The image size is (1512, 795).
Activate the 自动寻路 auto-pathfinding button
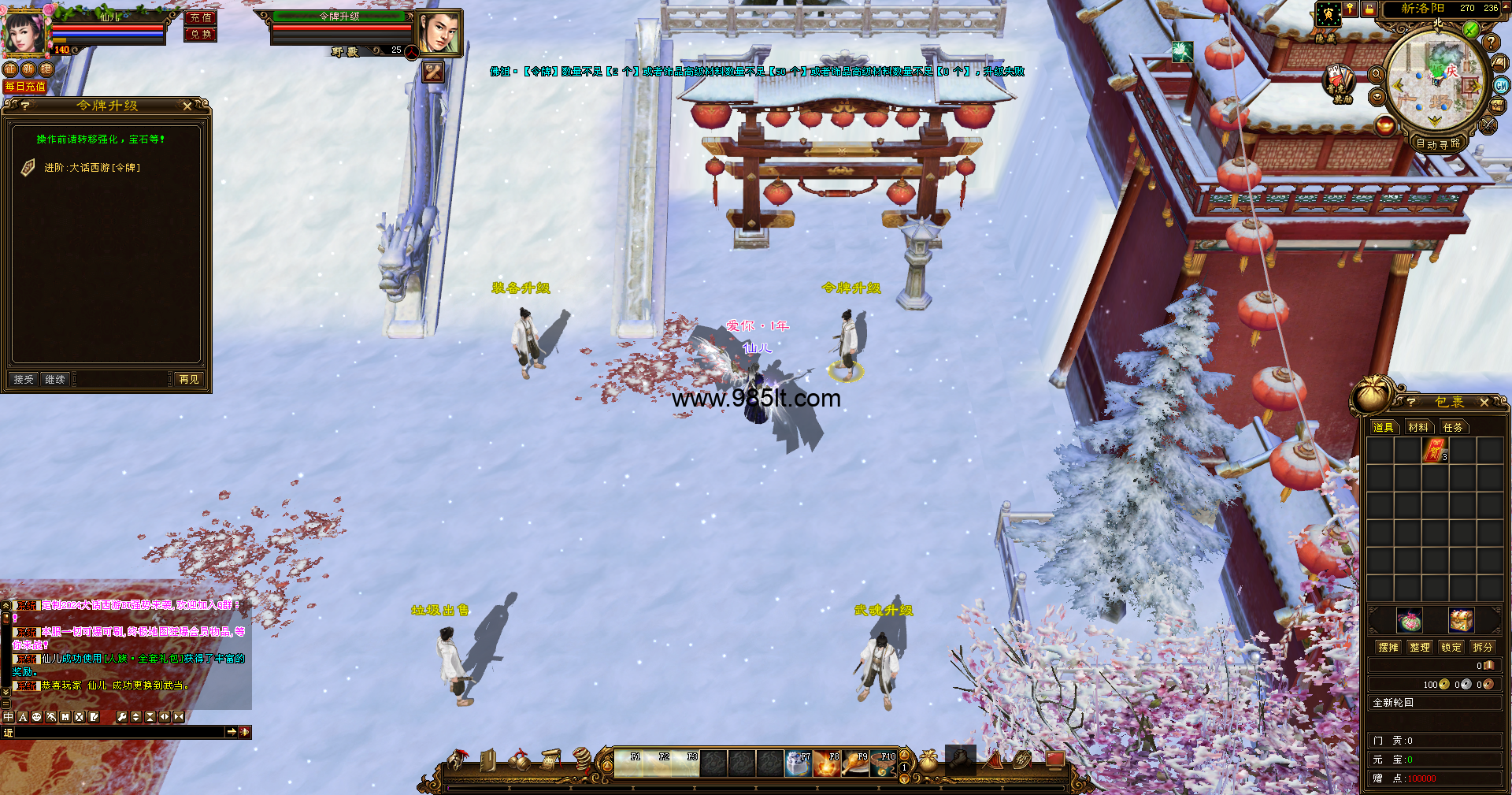point(1438,143)
